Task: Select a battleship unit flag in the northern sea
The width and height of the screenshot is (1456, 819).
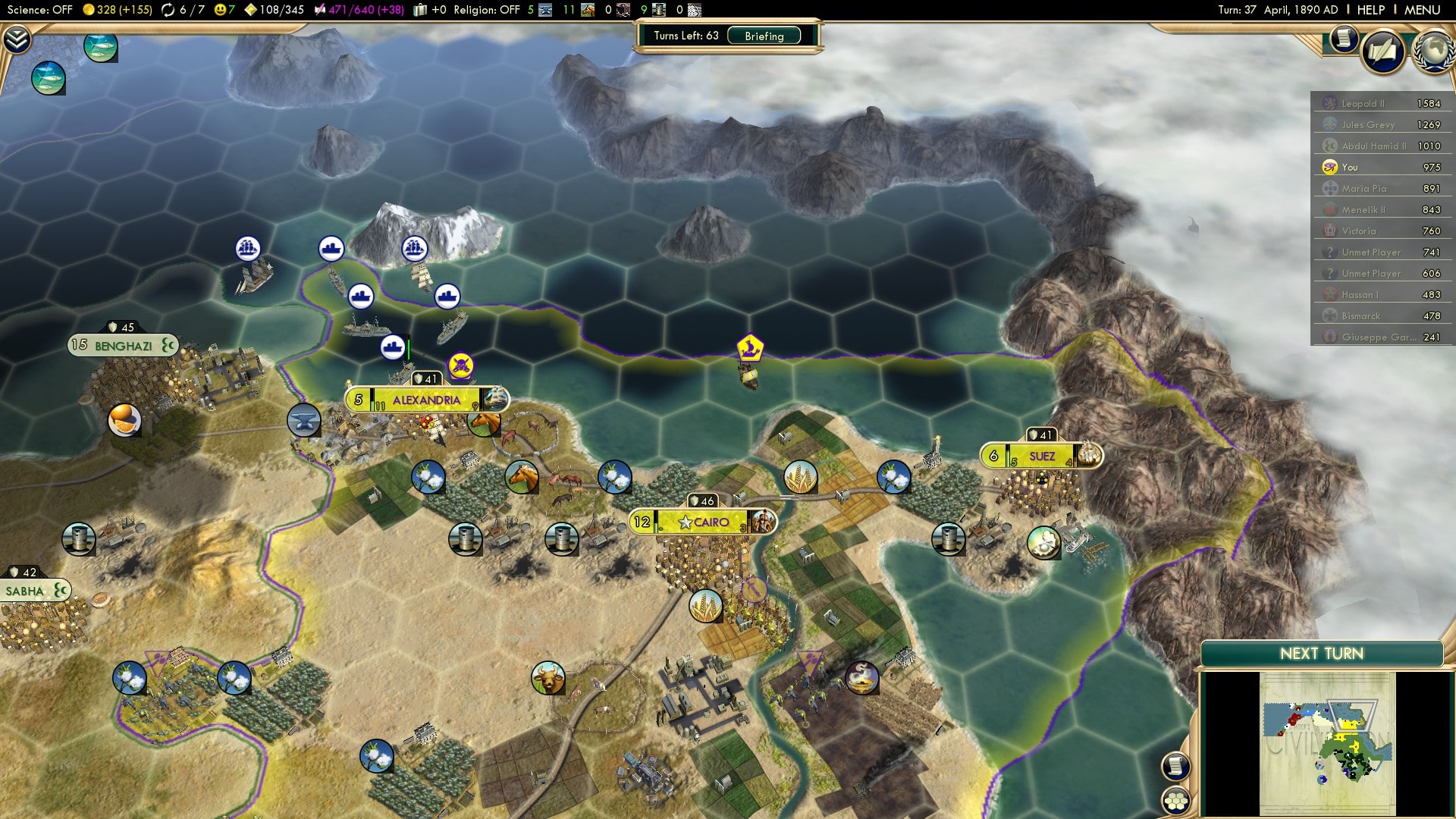Action: pyautogui.click(x=362, y=297)
